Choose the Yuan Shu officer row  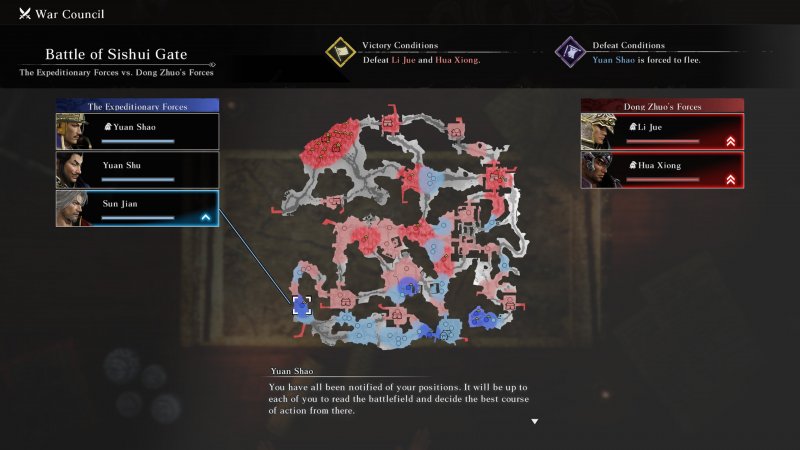coord(137,169)
